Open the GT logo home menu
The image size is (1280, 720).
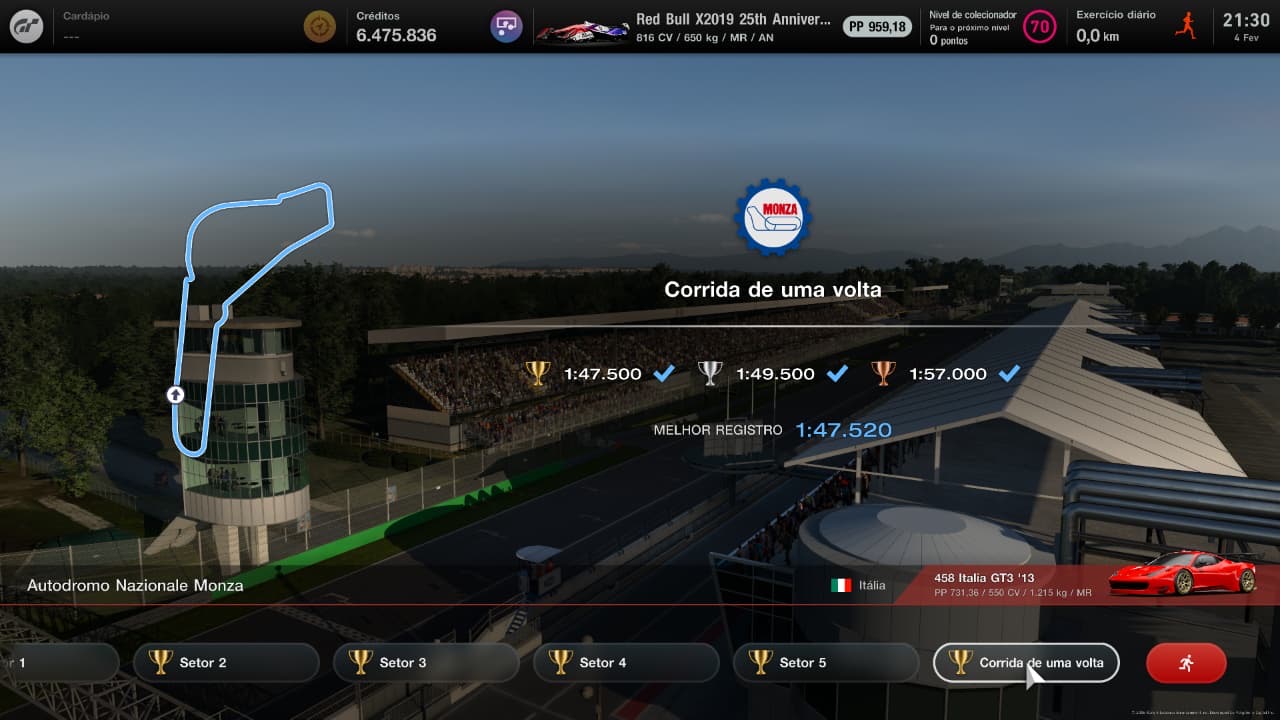click(x=25, y=26)
